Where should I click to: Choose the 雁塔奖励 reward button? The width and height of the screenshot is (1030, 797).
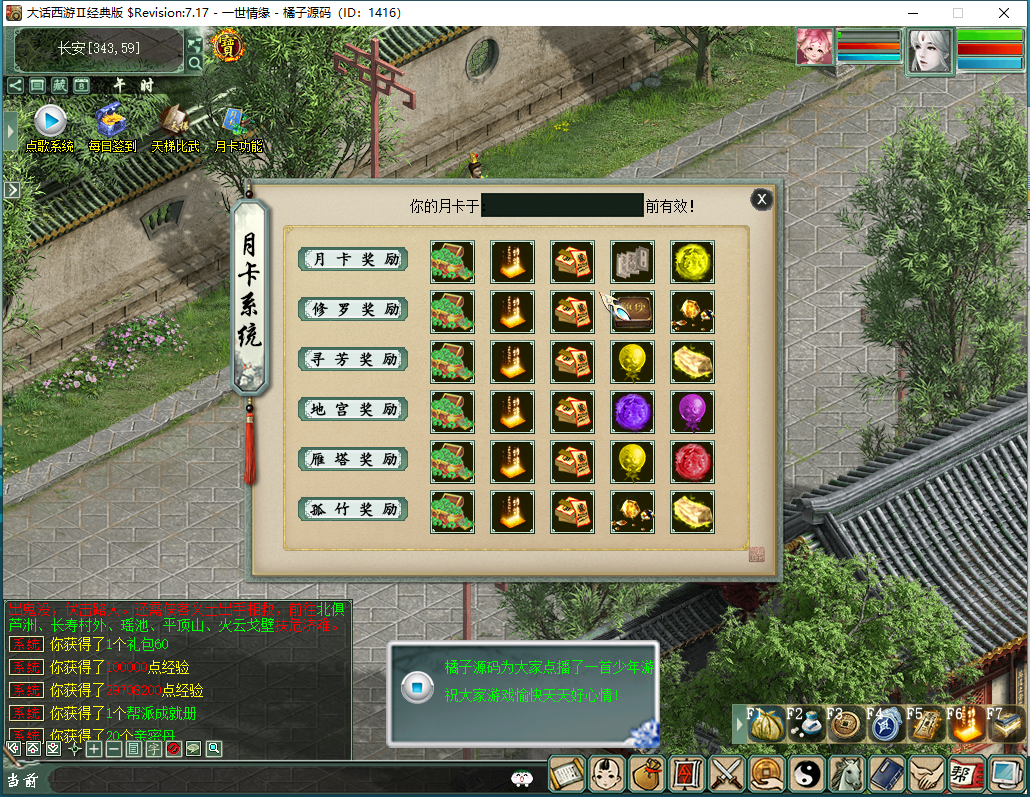(x=354, y=459)
